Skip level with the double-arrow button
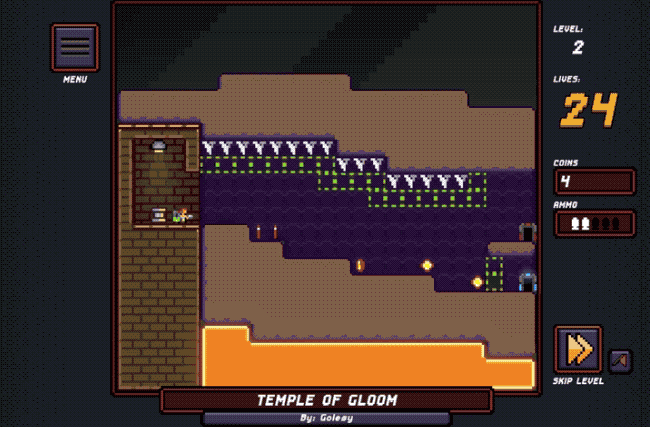 (x=578, y=349)
